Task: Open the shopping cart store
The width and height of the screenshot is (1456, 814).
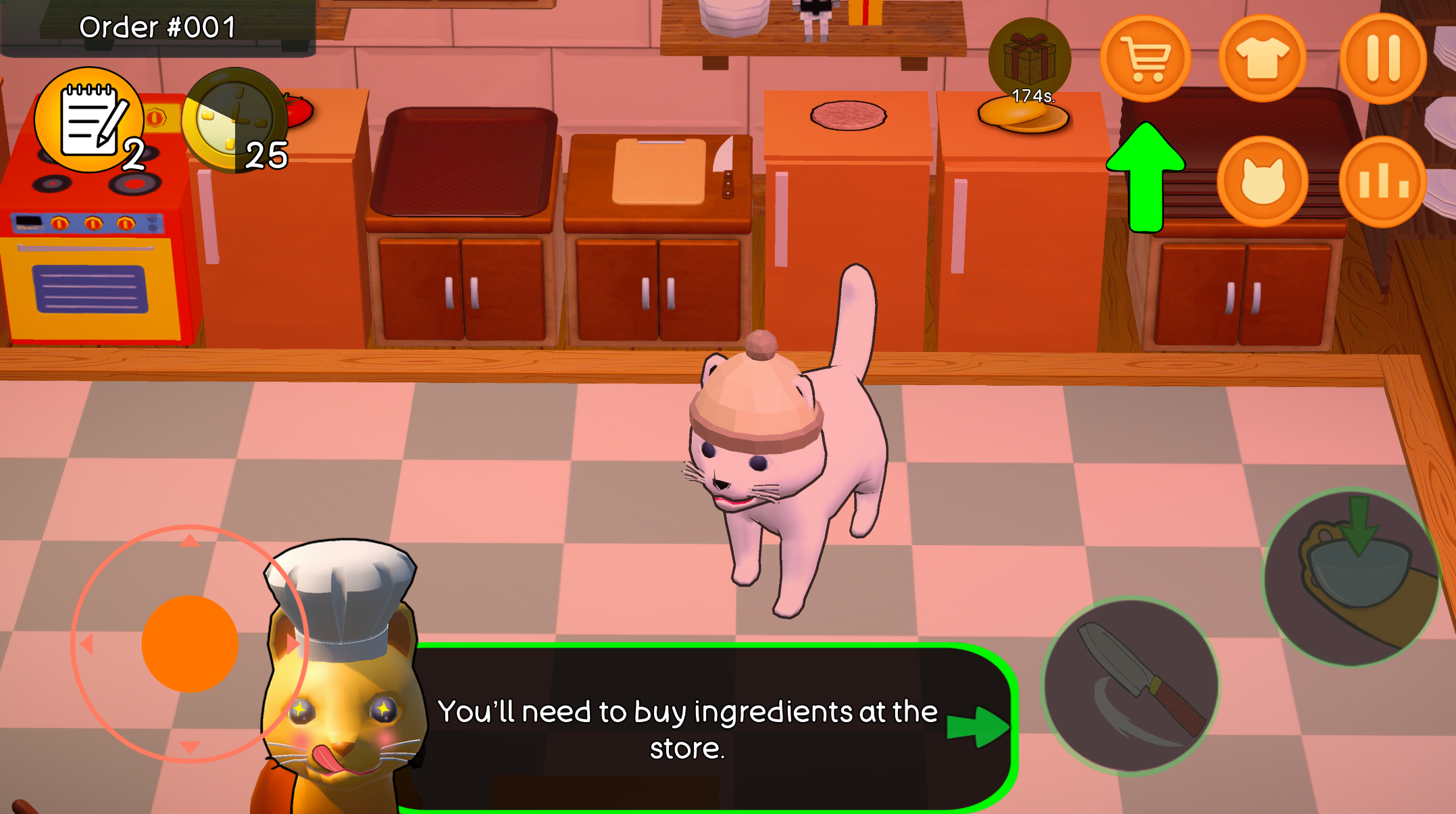Action: 1145,58
